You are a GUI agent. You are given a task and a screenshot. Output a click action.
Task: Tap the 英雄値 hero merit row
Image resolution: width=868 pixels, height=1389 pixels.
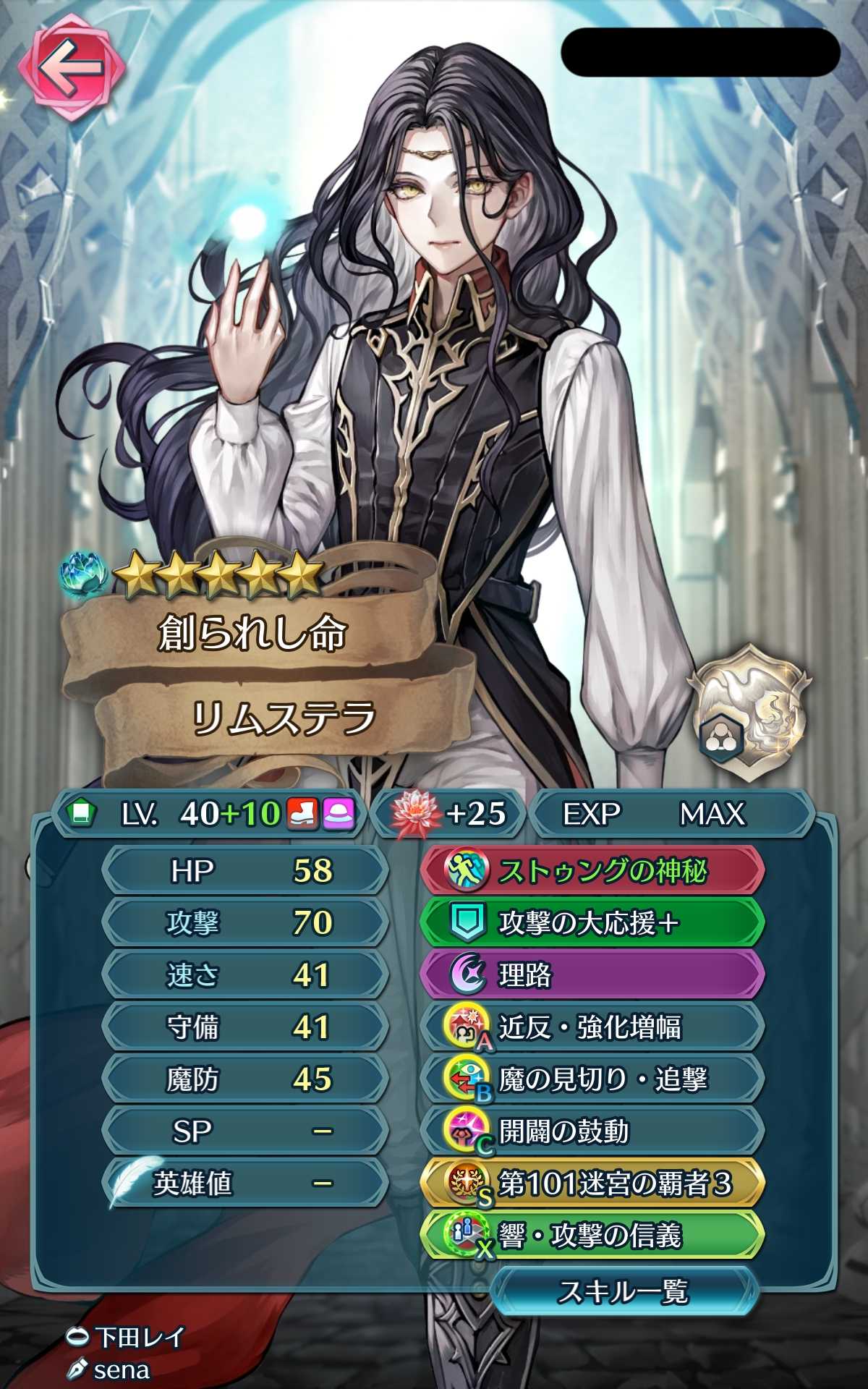click(x=246, y=1184)
